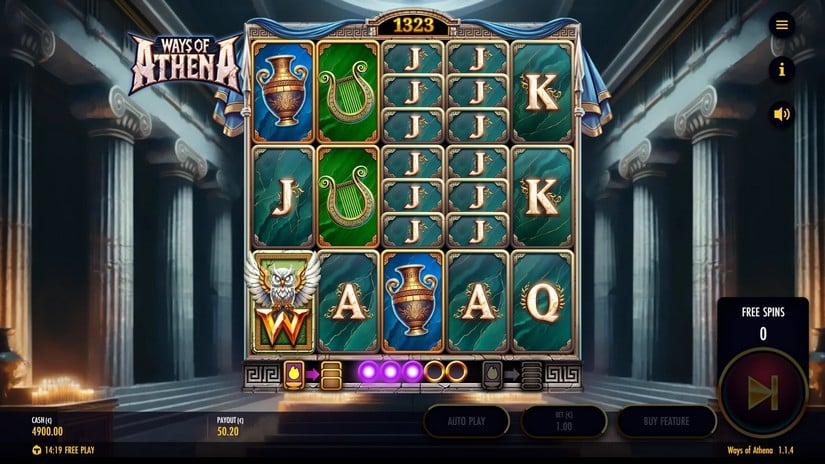The height and width of the screenshot is (464, 825).
Task: Spin the reels with the round button
Action: [763, 396]
